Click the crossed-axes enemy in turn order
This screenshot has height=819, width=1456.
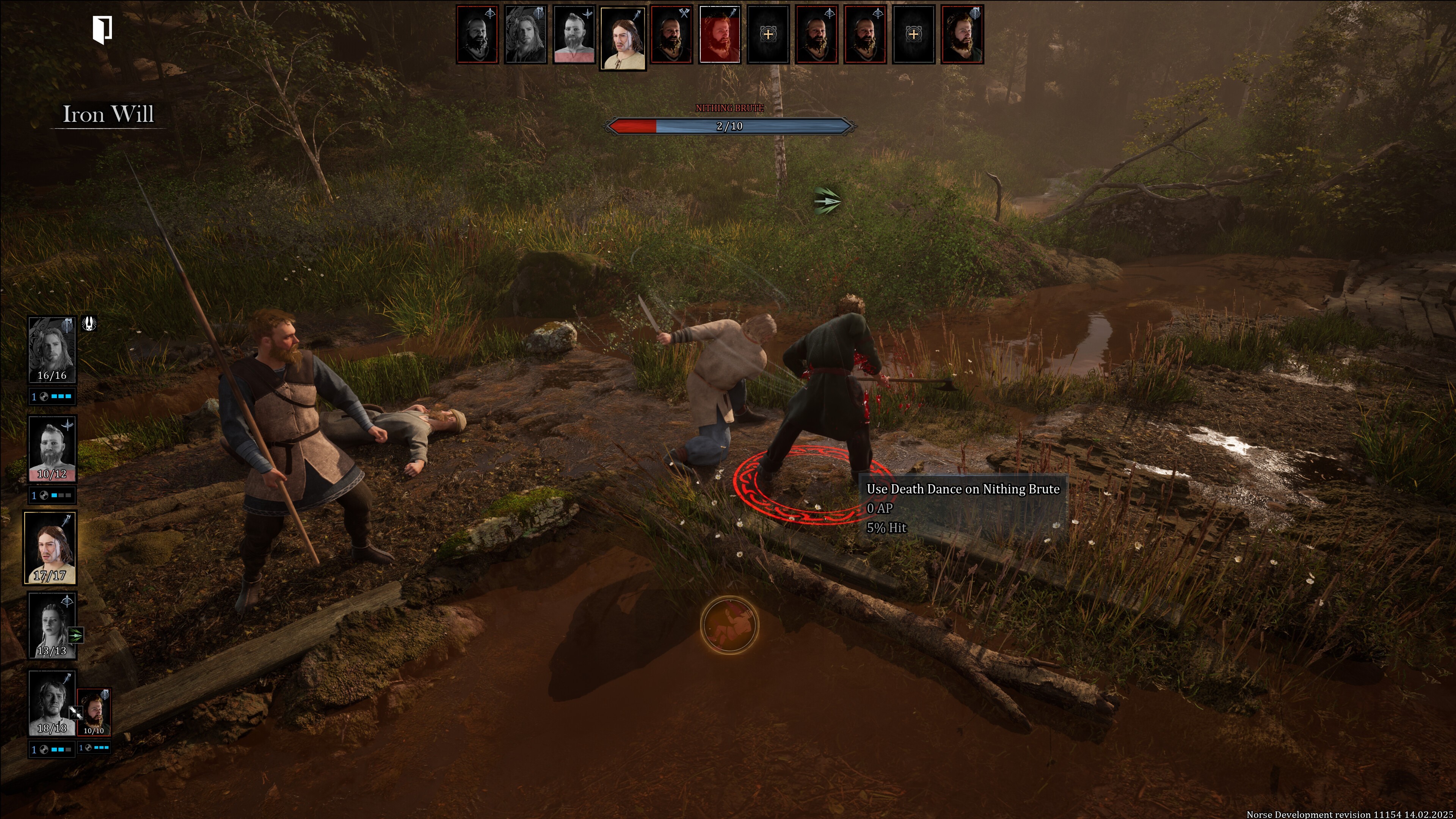tap(671, 35)
